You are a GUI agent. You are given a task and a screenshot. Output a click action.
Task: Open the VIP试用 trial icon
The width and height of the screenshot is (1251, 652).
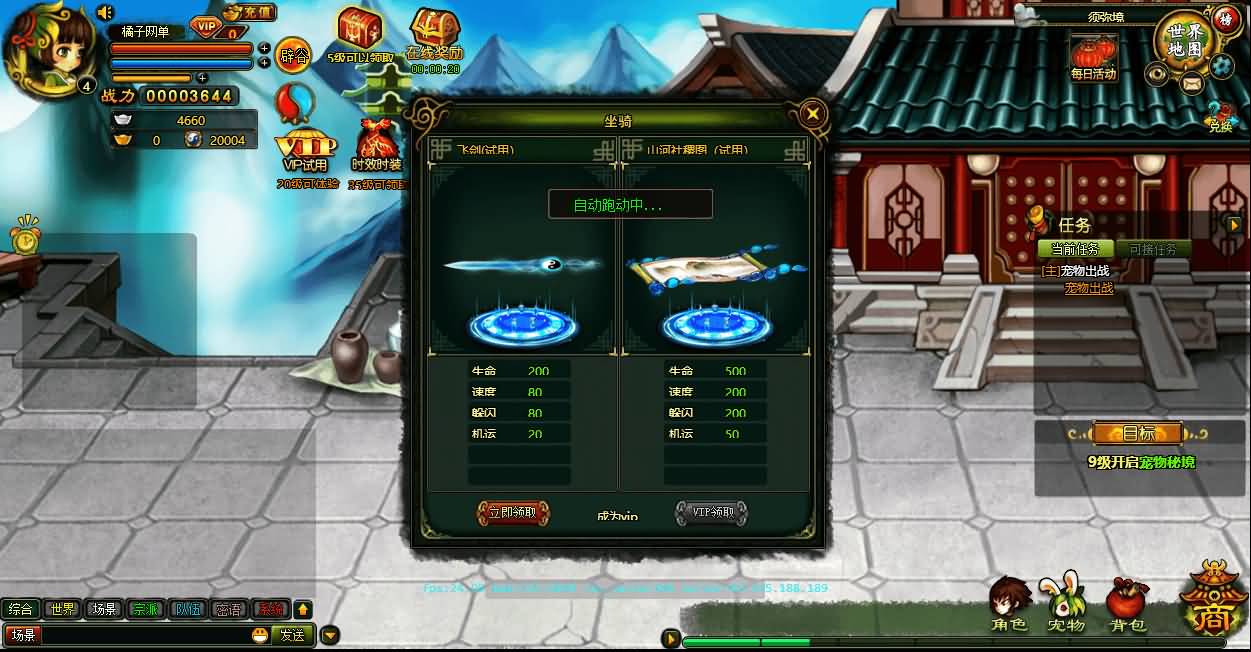pos(305,150)
